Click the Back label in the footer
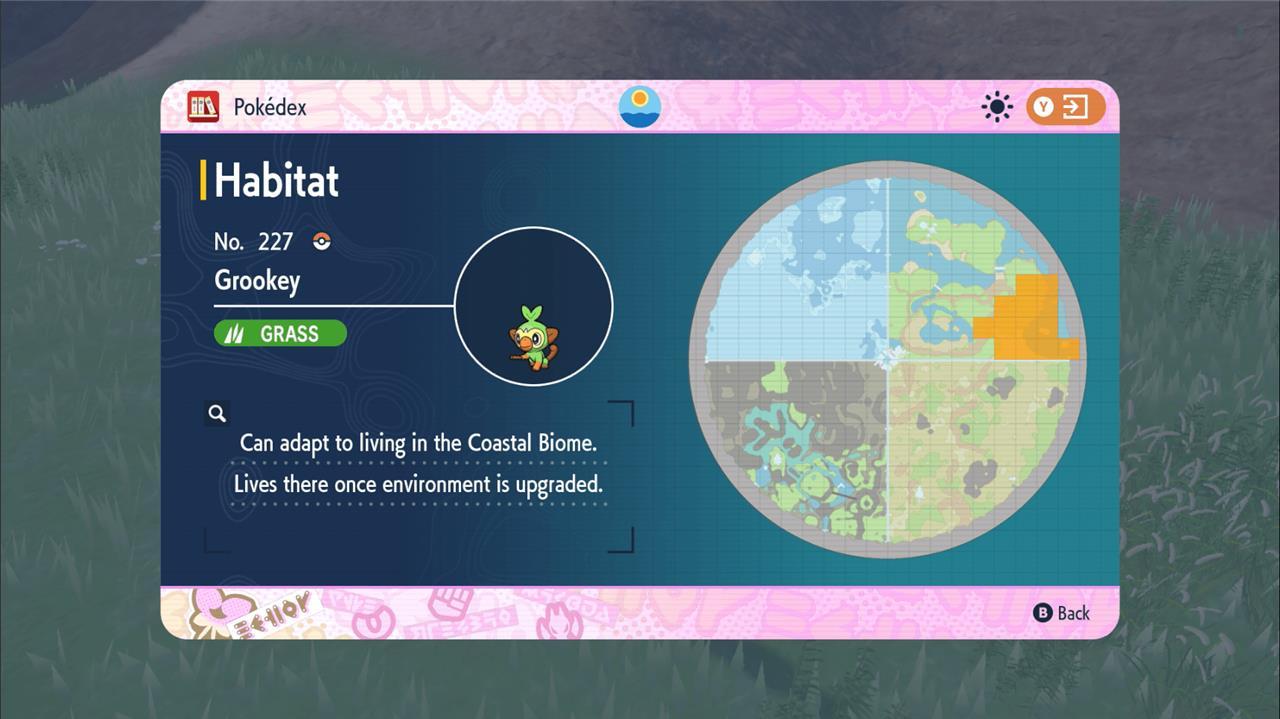The height and width of the screenshot is (719, 1280). pyautogui.click(x=1073, y=613)
